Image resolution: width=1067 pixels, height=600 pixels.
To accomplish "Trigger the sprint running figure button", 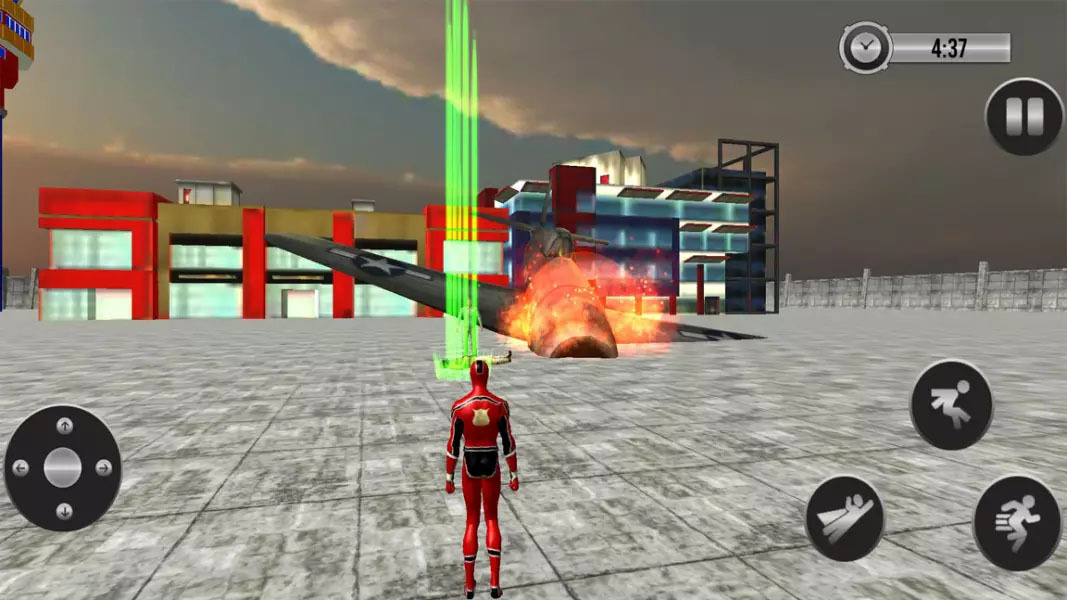I will 1016,523.
